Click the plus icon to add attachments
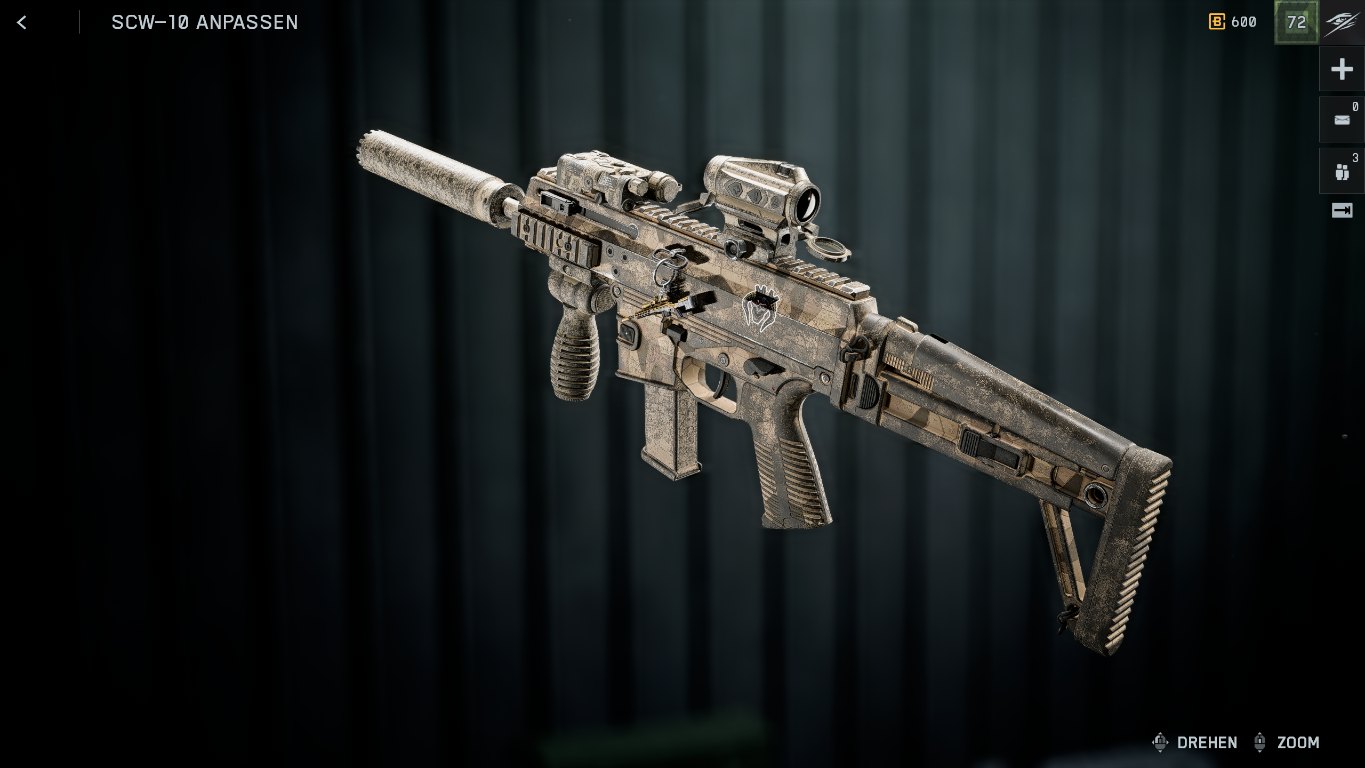This screenshot has height=768, width=1365. 1341,68
